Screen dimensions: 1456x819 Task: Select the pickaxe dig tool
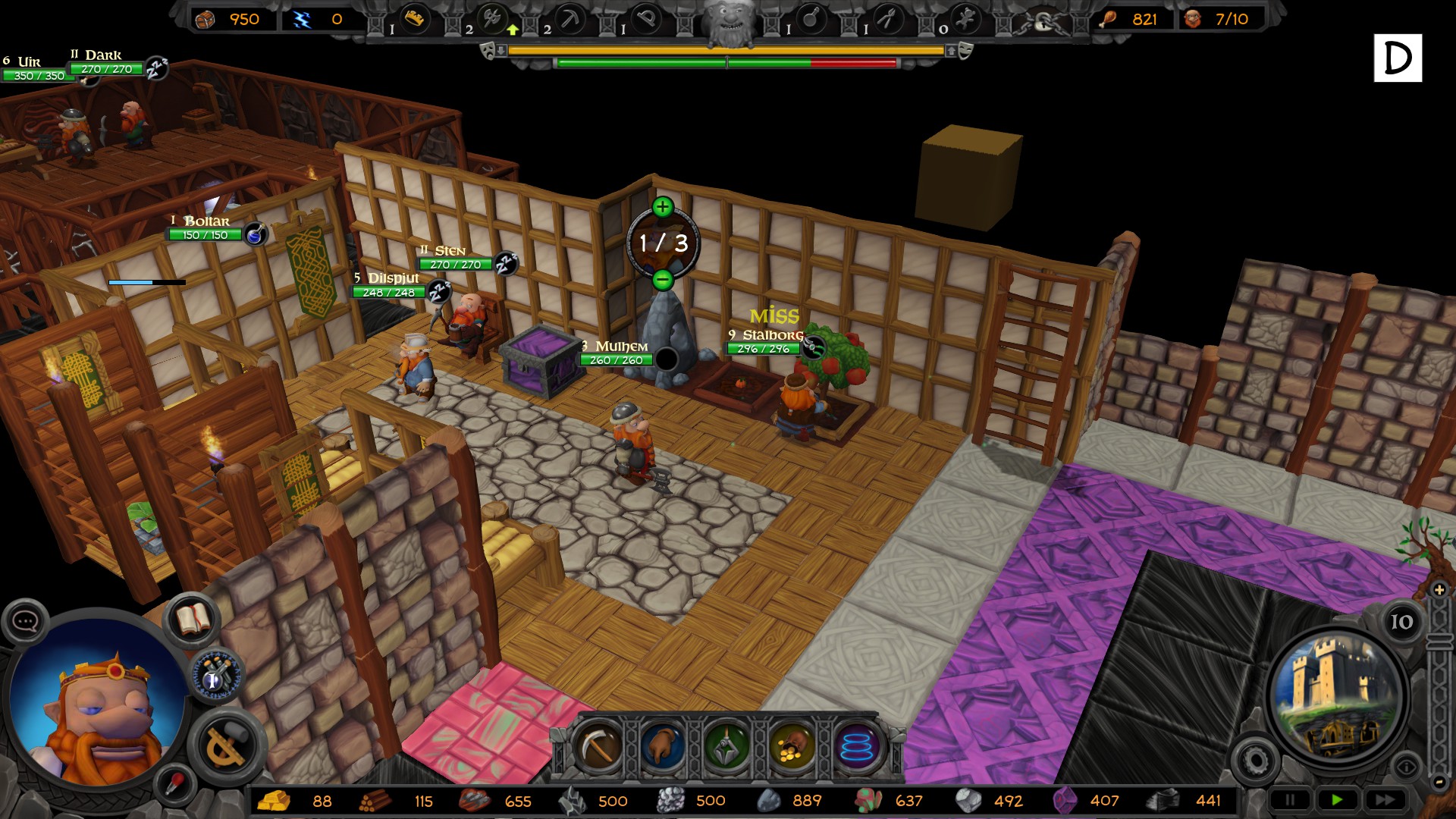(x=599, y=747)
